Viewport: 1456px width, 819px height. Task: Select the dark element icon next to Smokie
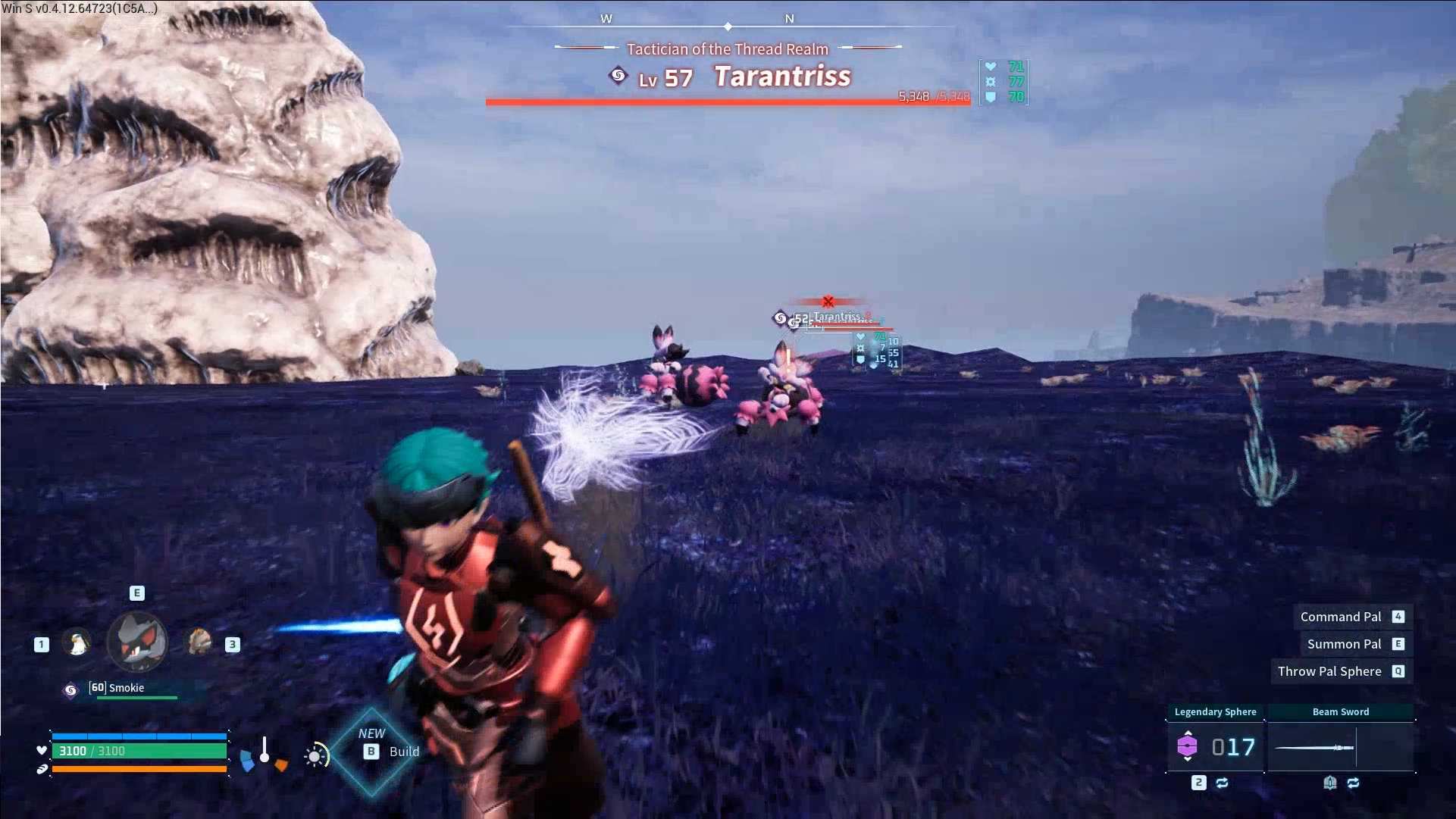click(x=70, y=689)
